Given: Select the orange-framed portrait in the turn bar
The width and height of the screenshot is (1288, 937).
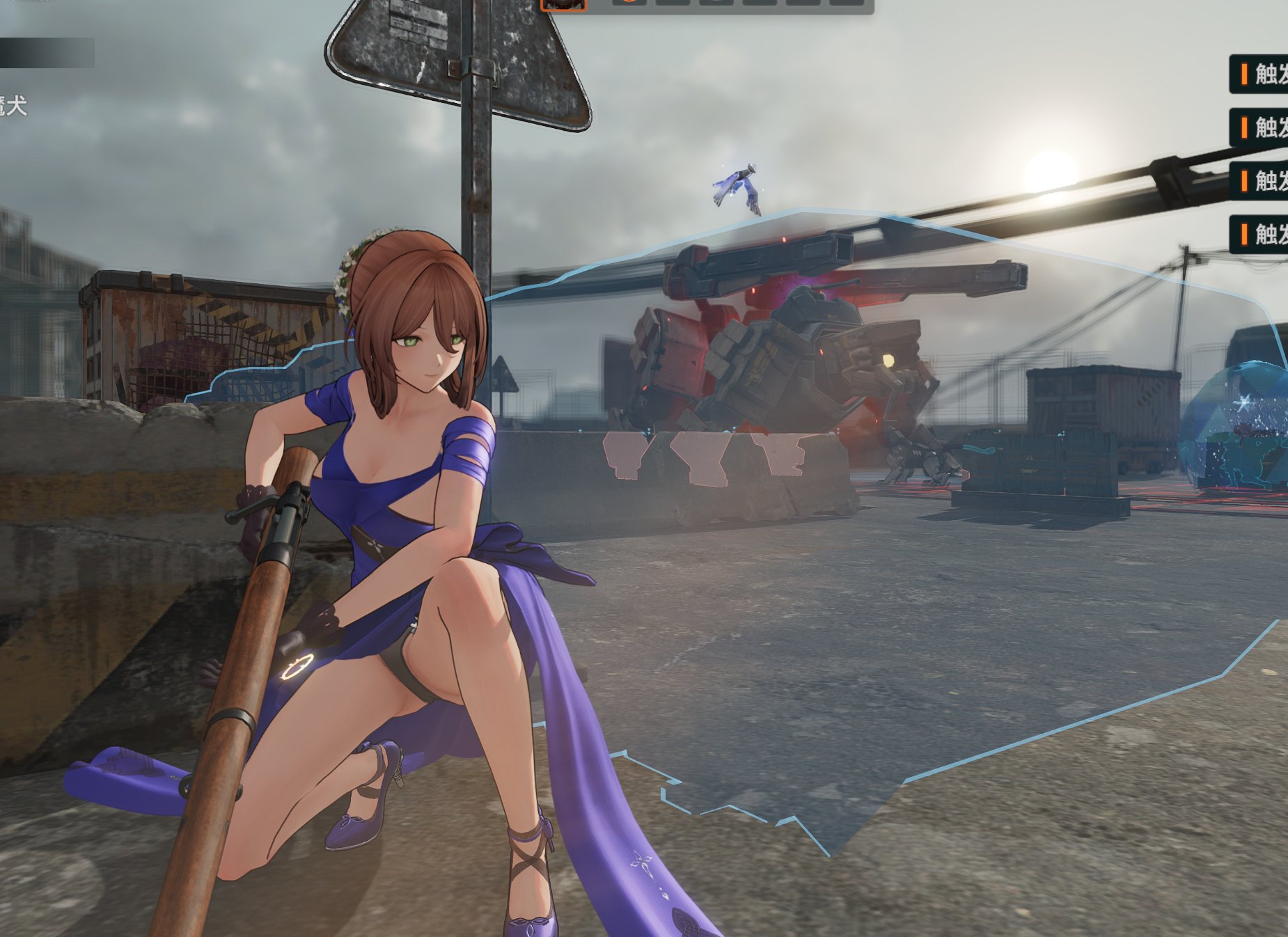Looking at the screenshot, I should click(x=564, y=4).
